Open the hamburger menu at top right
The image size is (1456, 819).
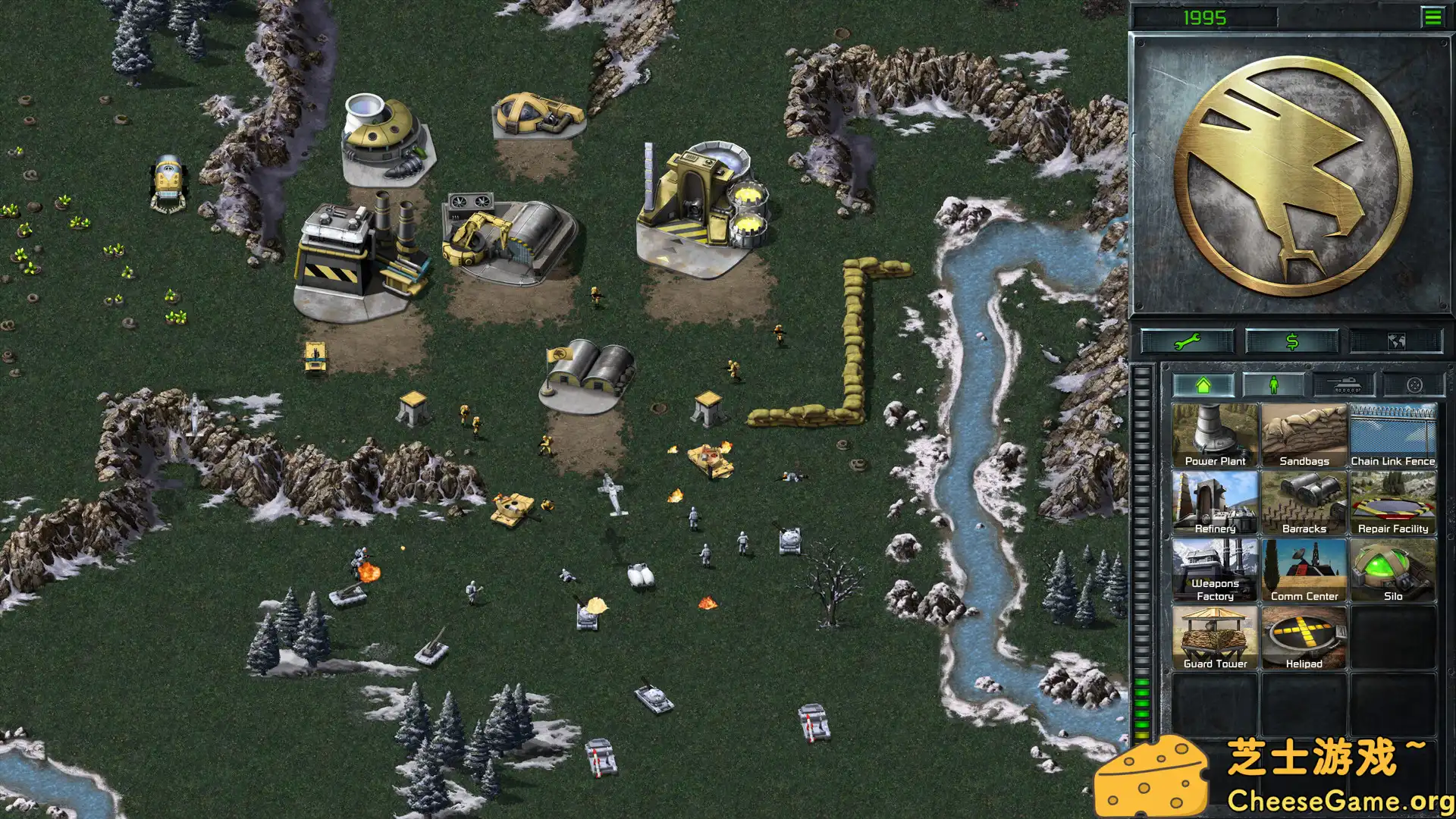tap(1432, 15)
